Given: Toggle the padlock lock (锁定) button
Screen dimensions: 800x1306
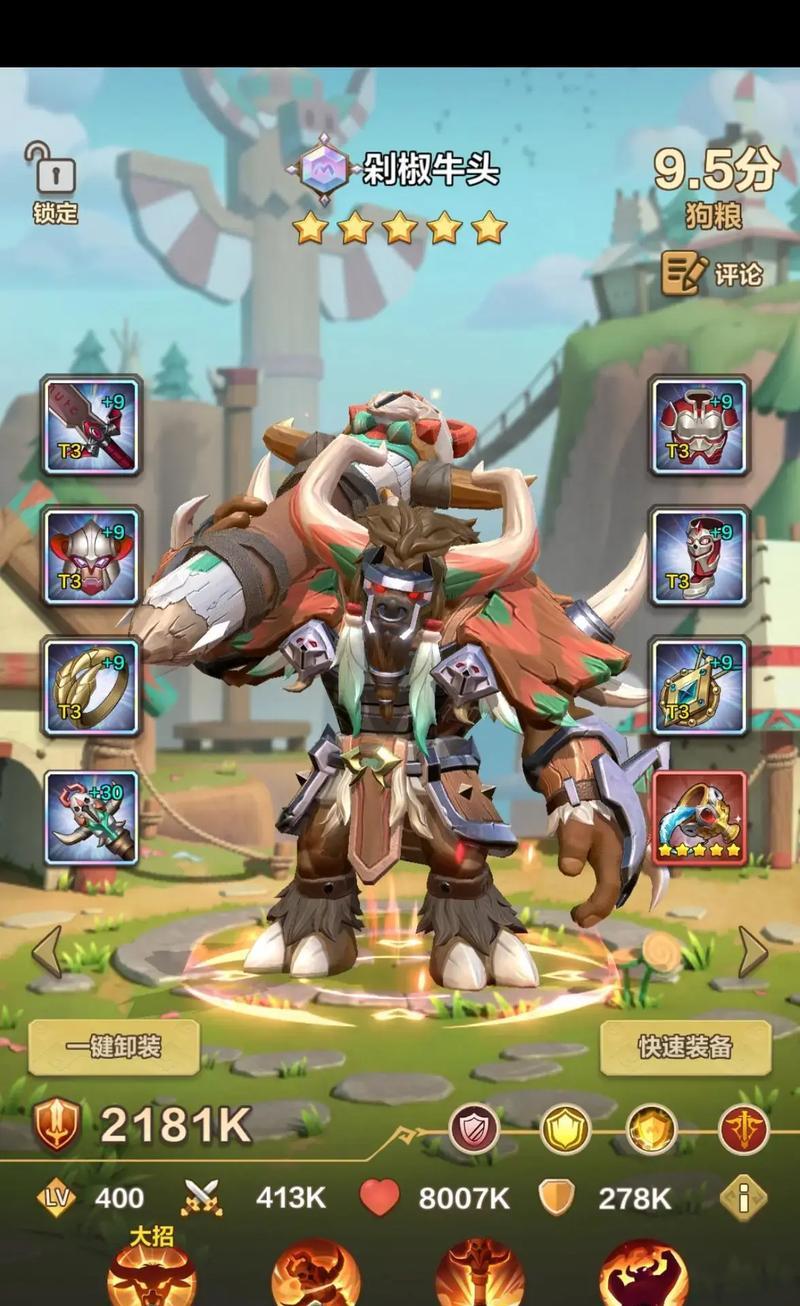Looking at the screenshot, I should pyautogui.click(x=55, y=180).
